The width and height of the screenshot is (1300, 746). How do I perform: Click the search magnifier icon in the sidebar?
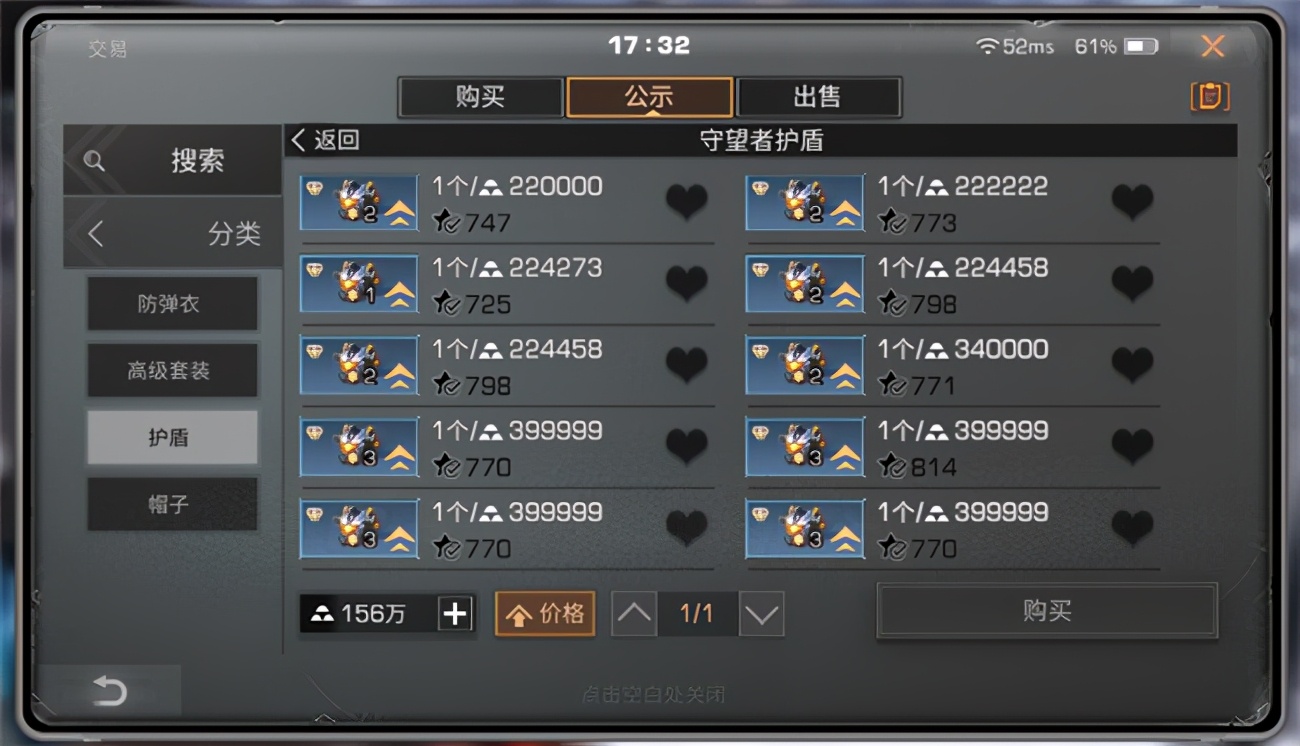click(93, 160)
